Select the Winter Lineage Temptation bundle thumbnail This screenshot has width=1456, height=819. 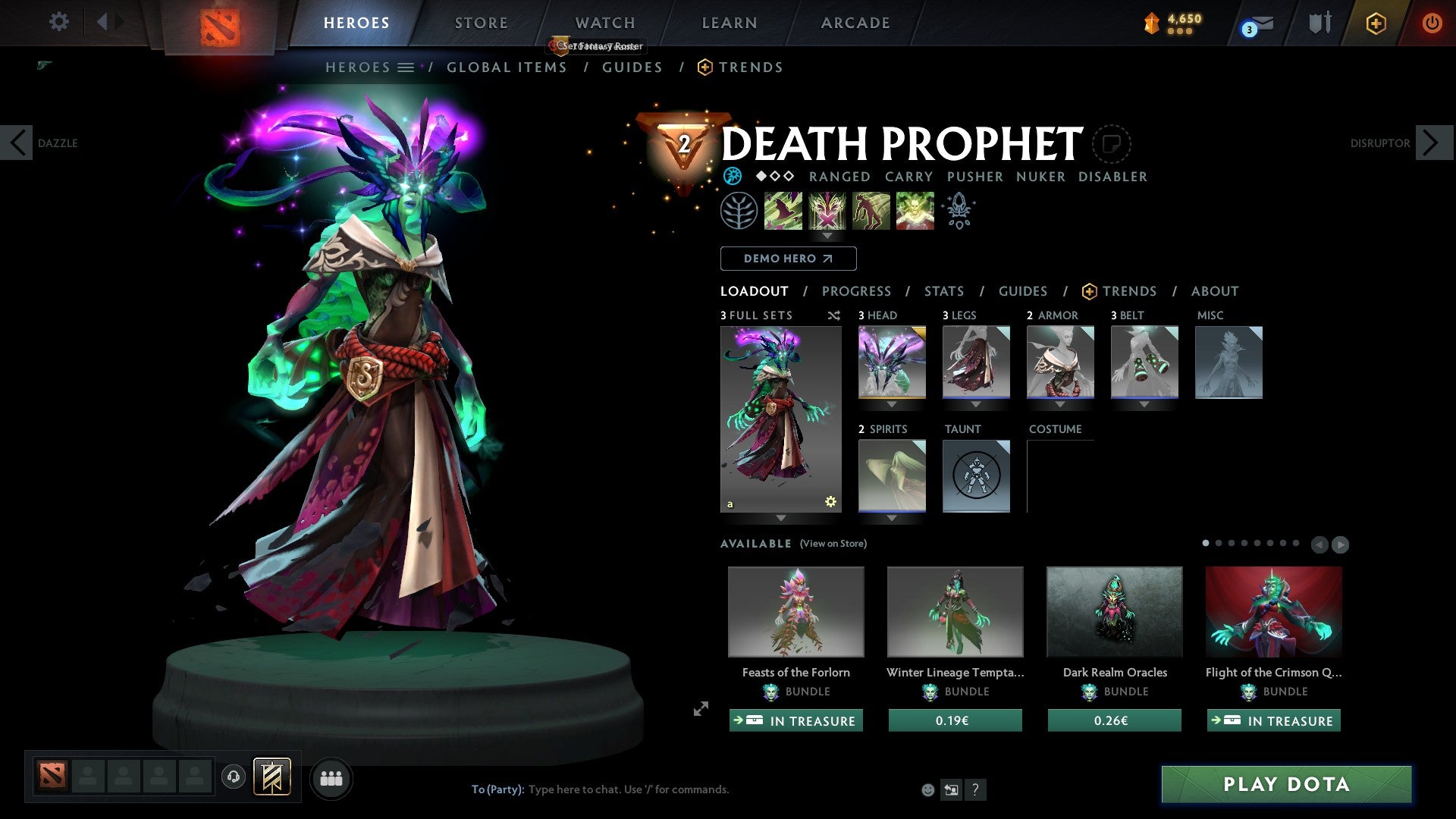[954, 611]
